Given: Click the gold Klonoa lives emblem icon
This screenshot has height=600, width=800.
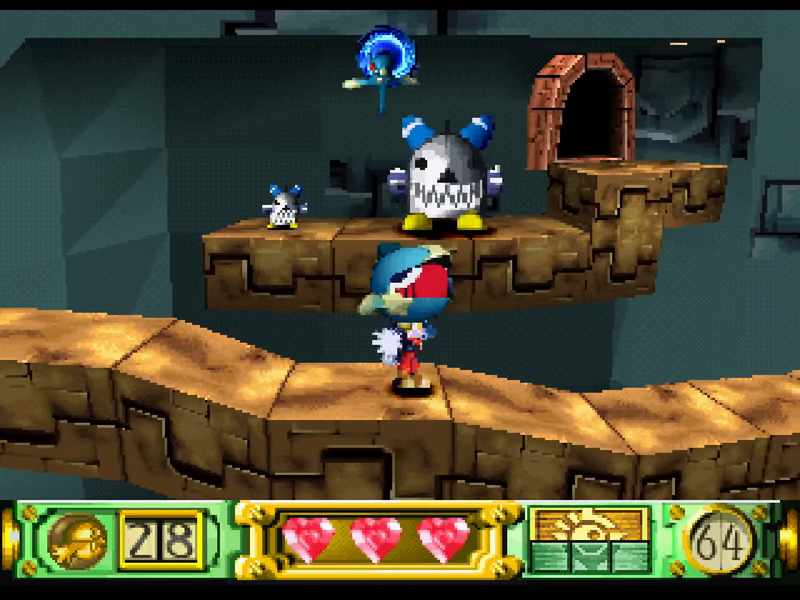Looking at the screenshot, I should coord(76,541).
